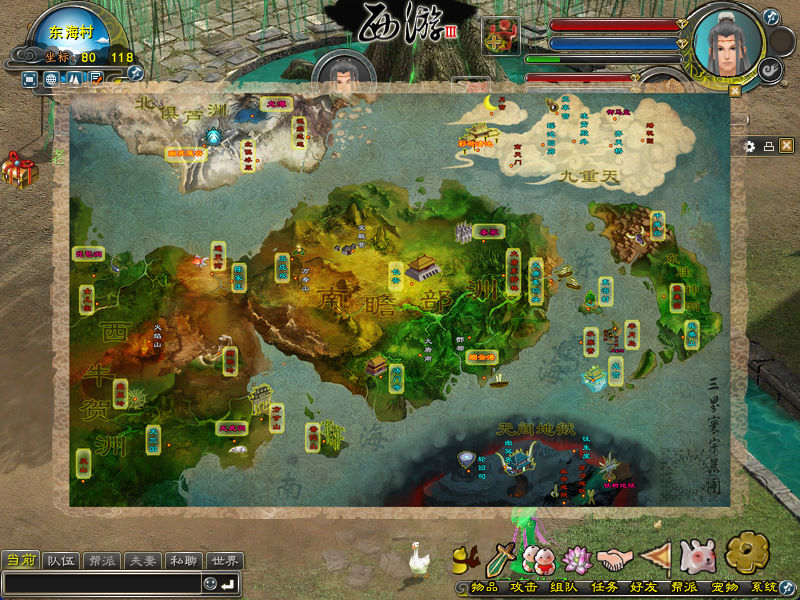Open the 宠物 (pet) rabbit icon
Viewport: 800px width, 600px height.
(696, 556)
